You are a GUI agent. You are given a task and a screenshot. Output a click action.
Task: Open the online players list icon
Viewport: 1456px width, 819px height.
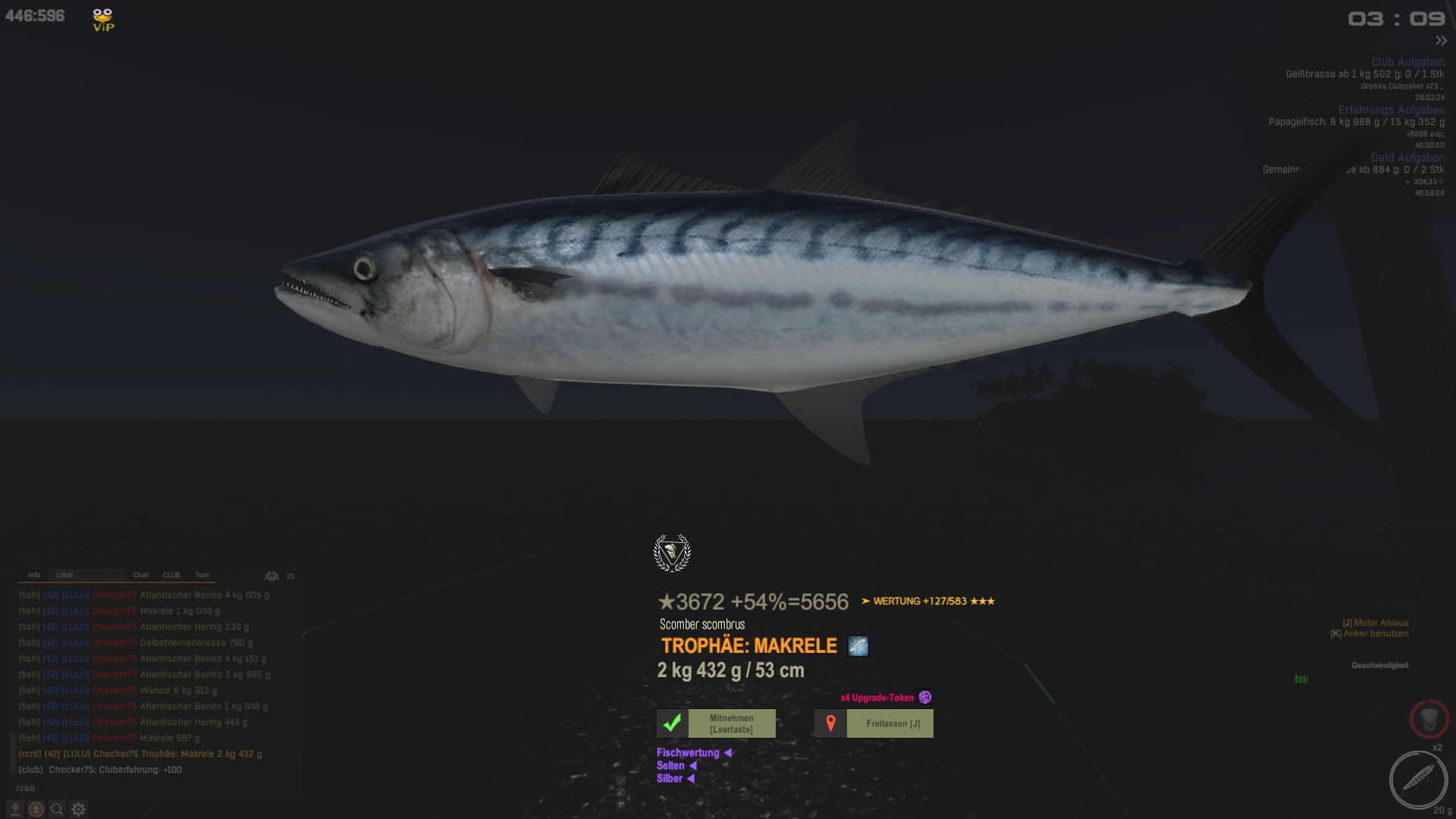coord(271,576)
